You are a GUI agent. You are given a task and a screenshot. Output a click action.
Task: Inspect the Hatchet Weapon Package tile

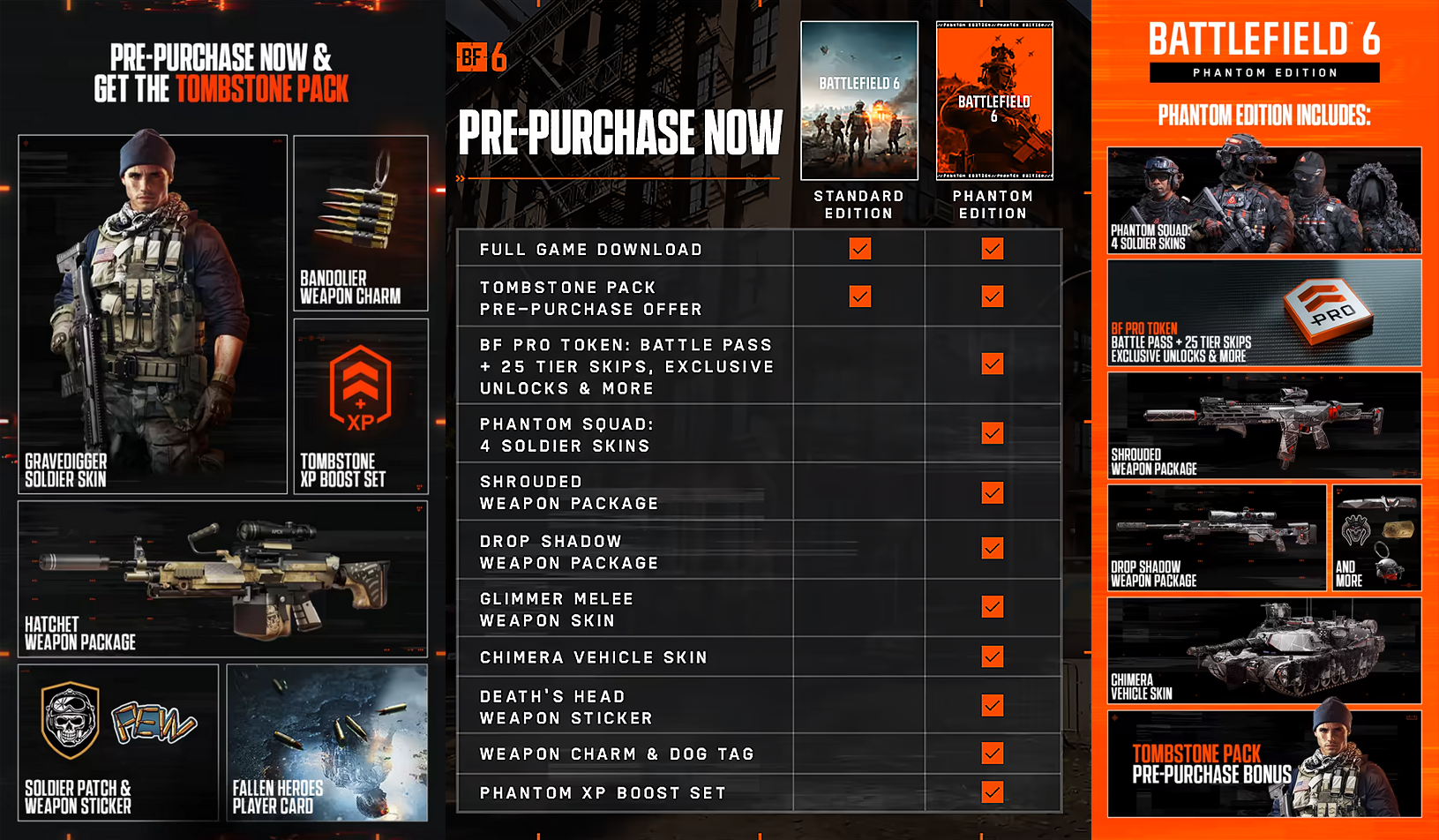[222, 579]
